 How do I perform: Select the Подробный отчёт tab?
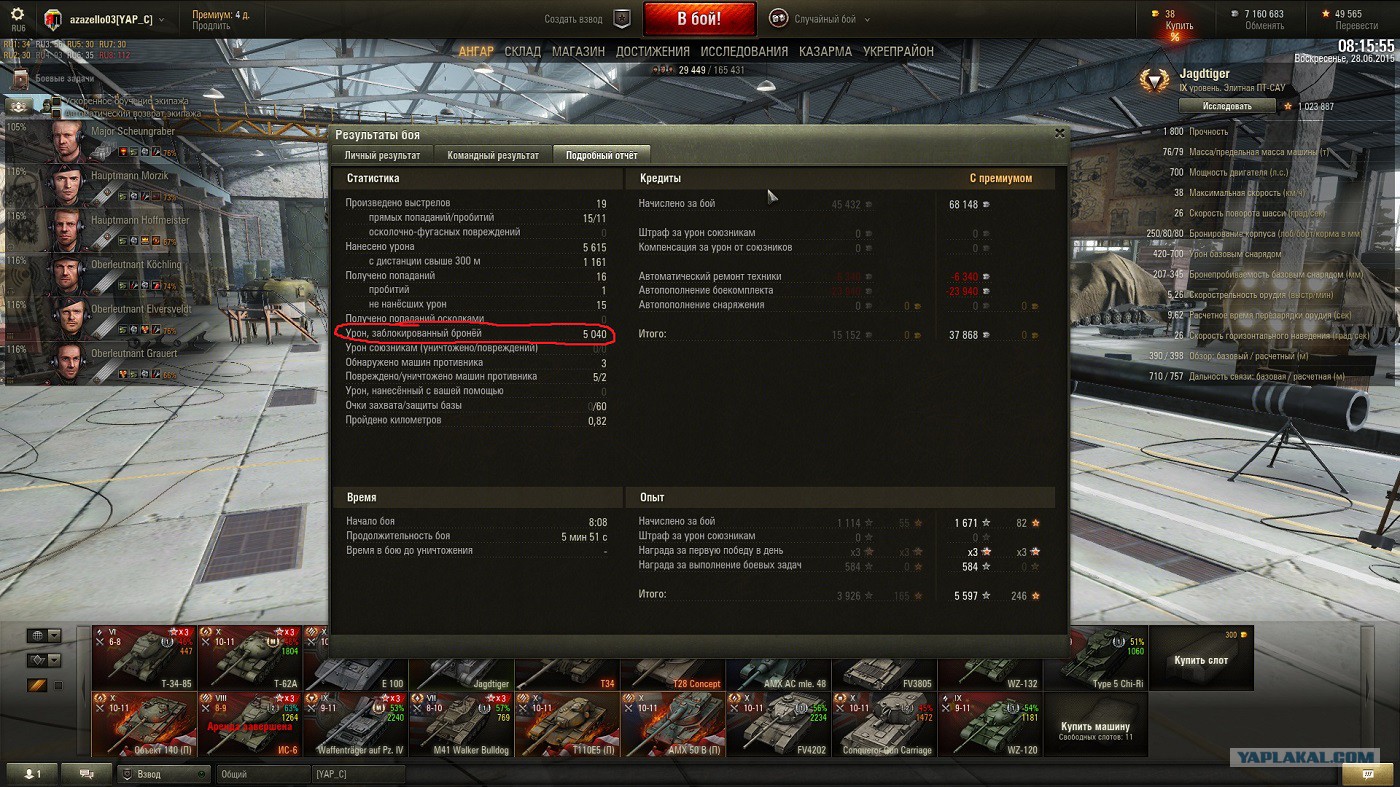click(x=601, y=155)
